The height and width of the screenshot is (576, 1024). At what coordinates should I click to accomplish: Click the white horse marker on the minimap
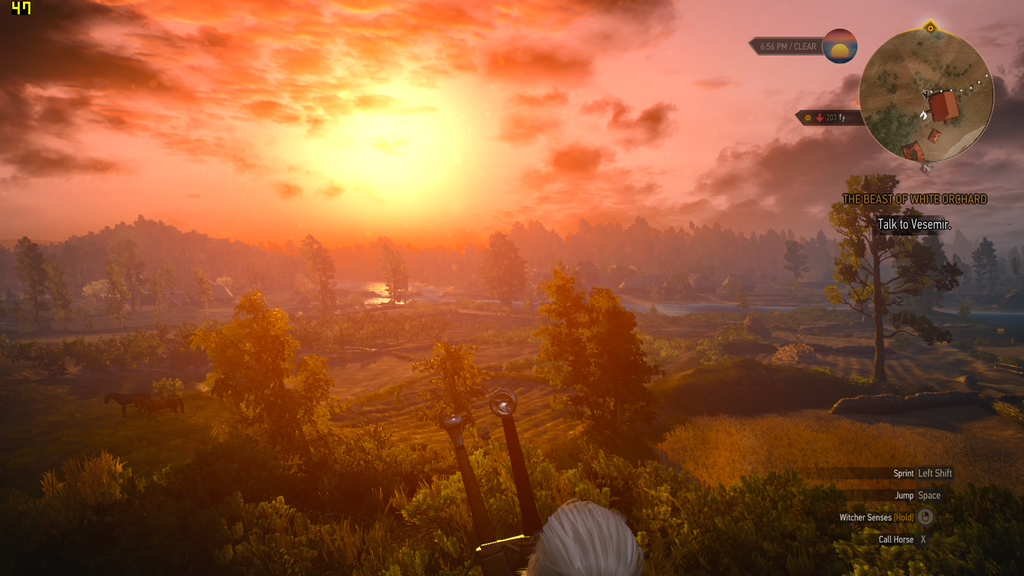pos(925,115)
